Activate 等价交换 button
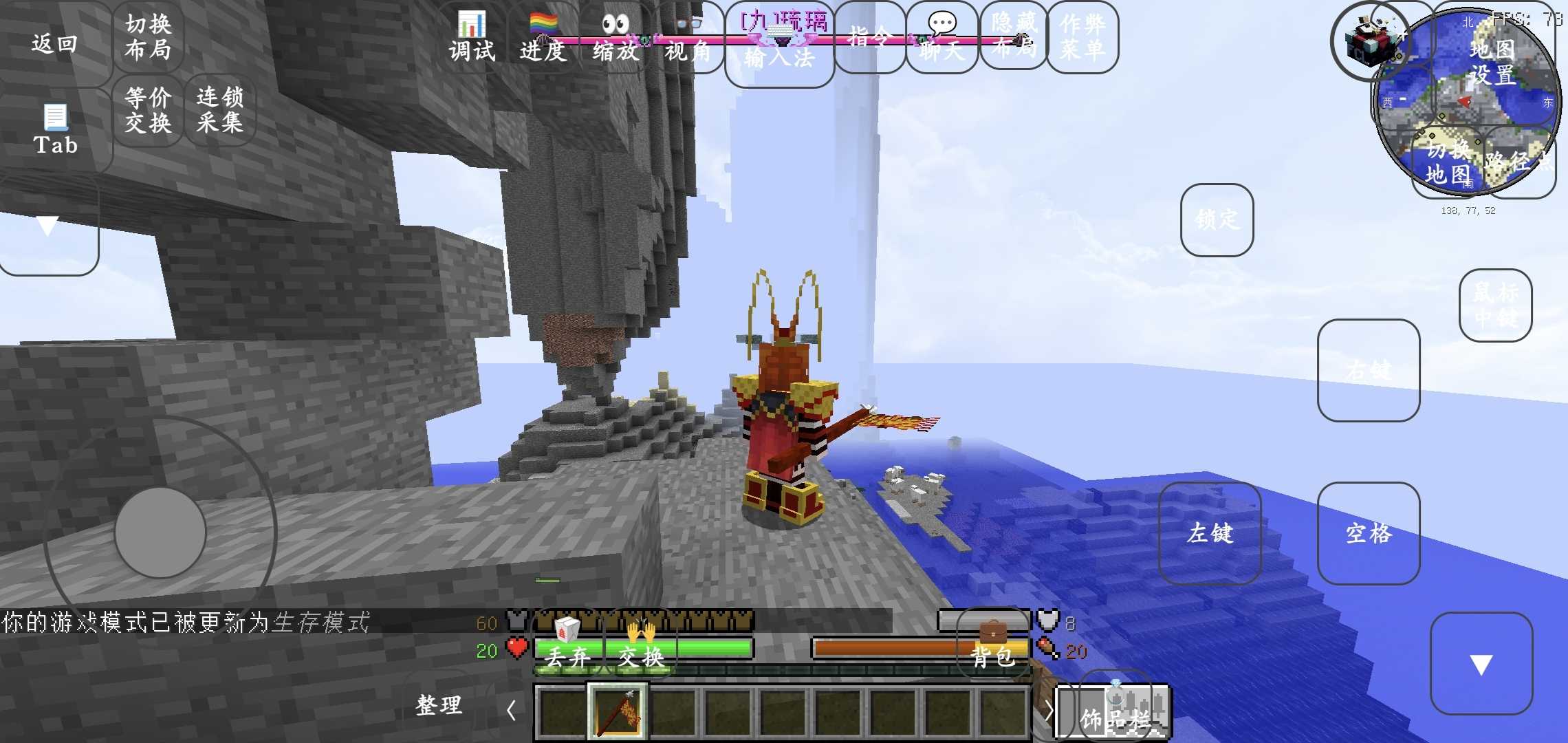This screenshot has height=743, width=1568. tap(148, 110)
